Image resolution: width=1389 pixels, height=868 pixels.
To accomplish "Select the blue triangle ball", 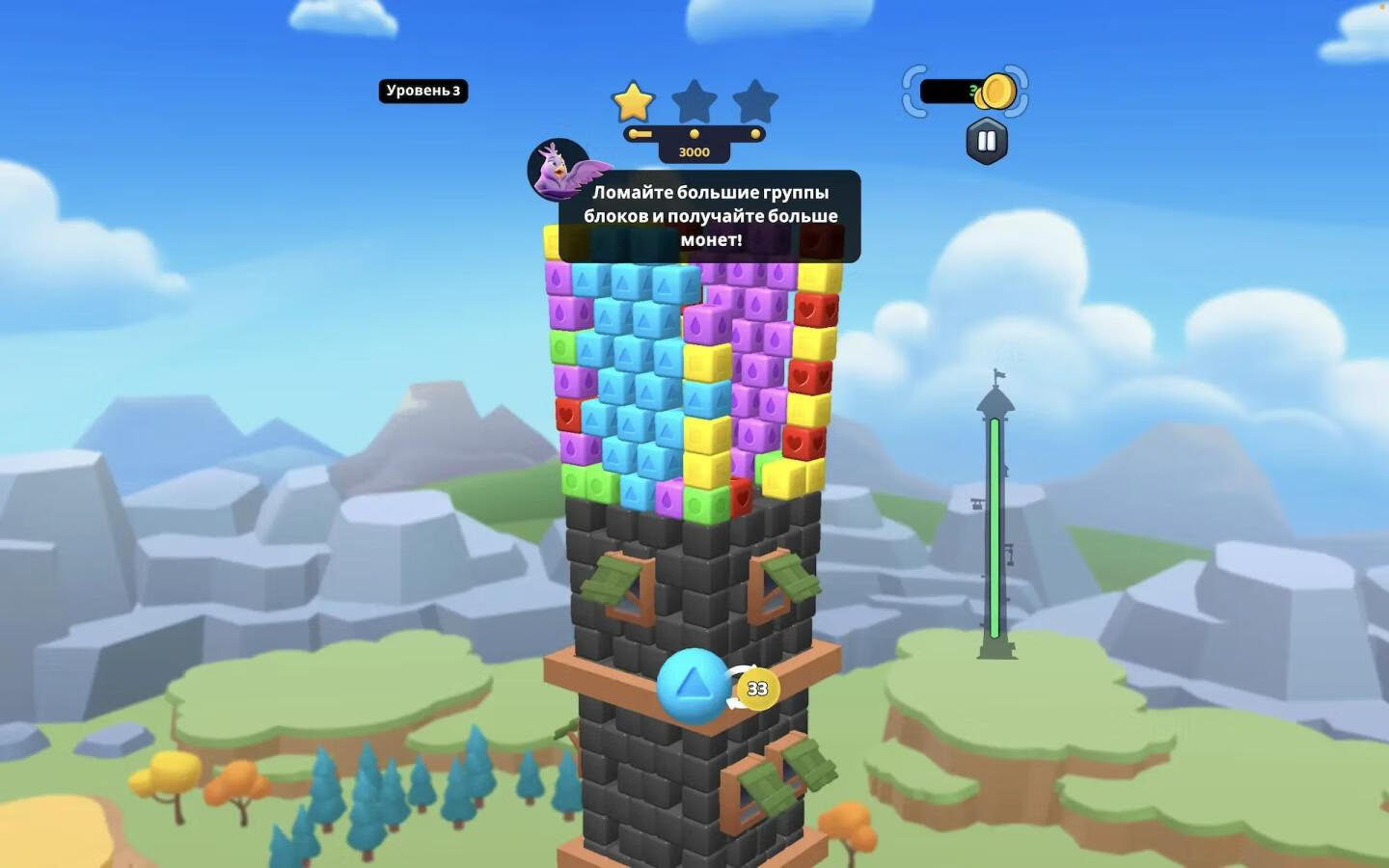I will (692, 686).
